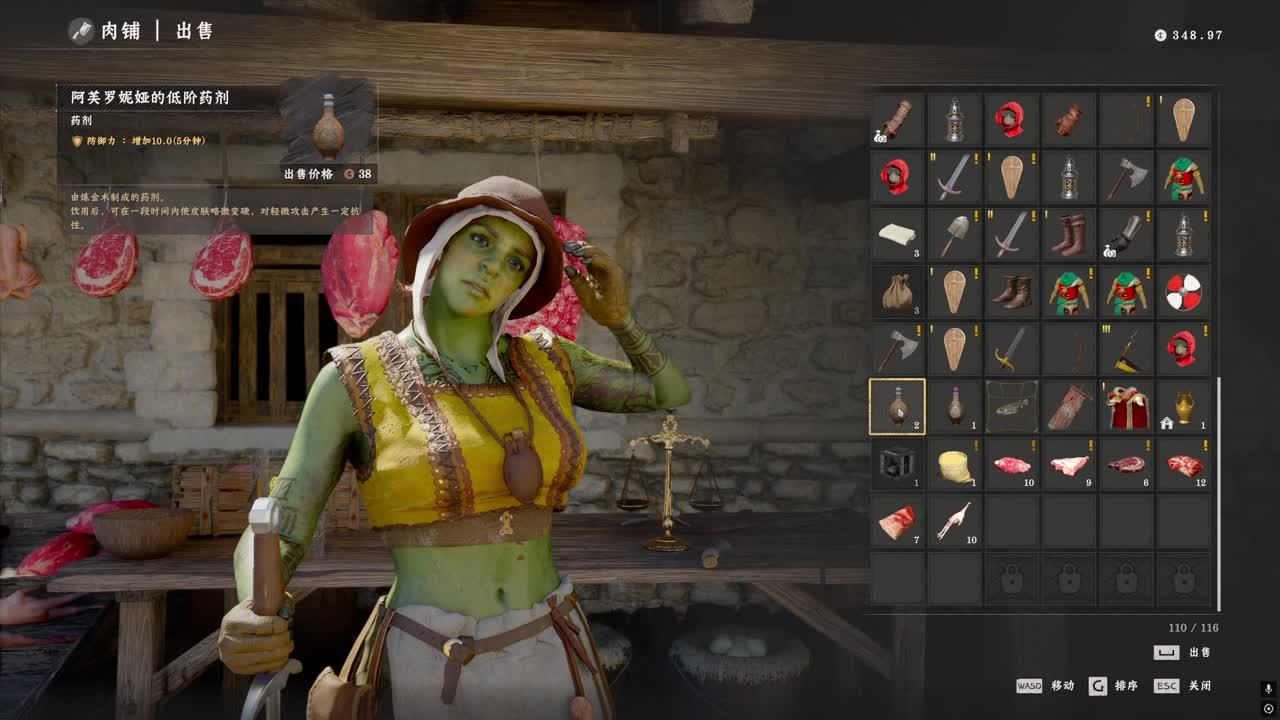The image size is (1280, 720).
Task: Select the leather arm bracer slot
Action: [897, 119]
